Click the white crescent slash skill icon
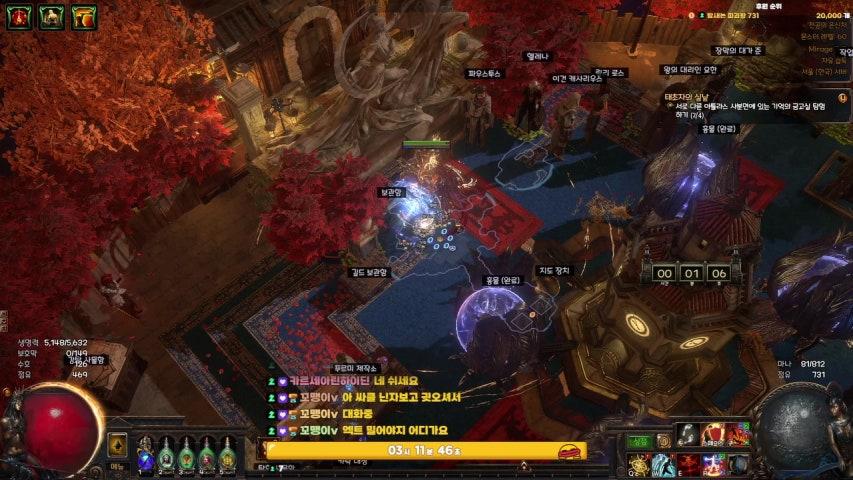The height and width of the screenshot is (480, 853). (688, 435)
